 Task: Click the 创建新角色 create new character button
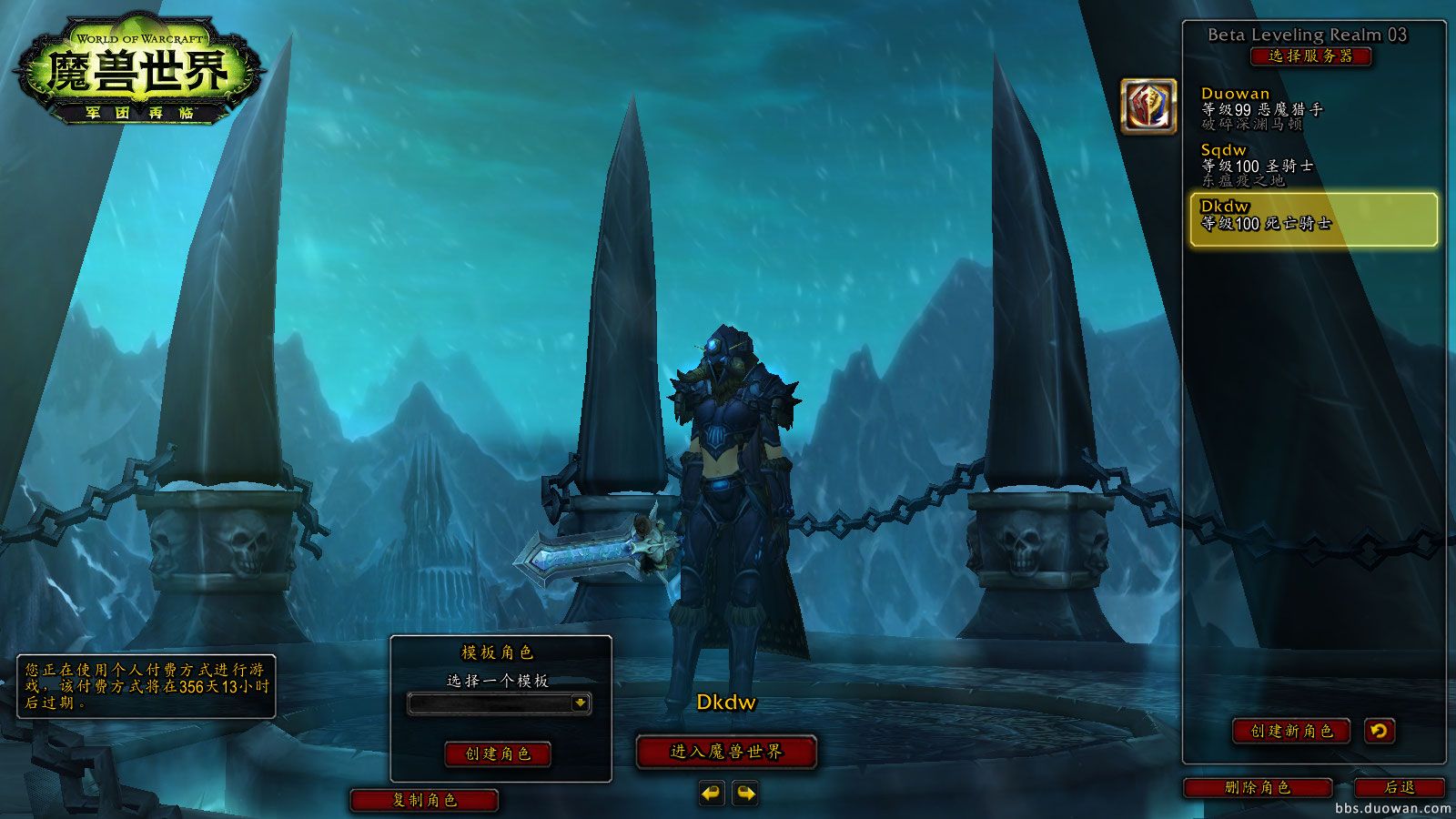[x=1290, y=731]
